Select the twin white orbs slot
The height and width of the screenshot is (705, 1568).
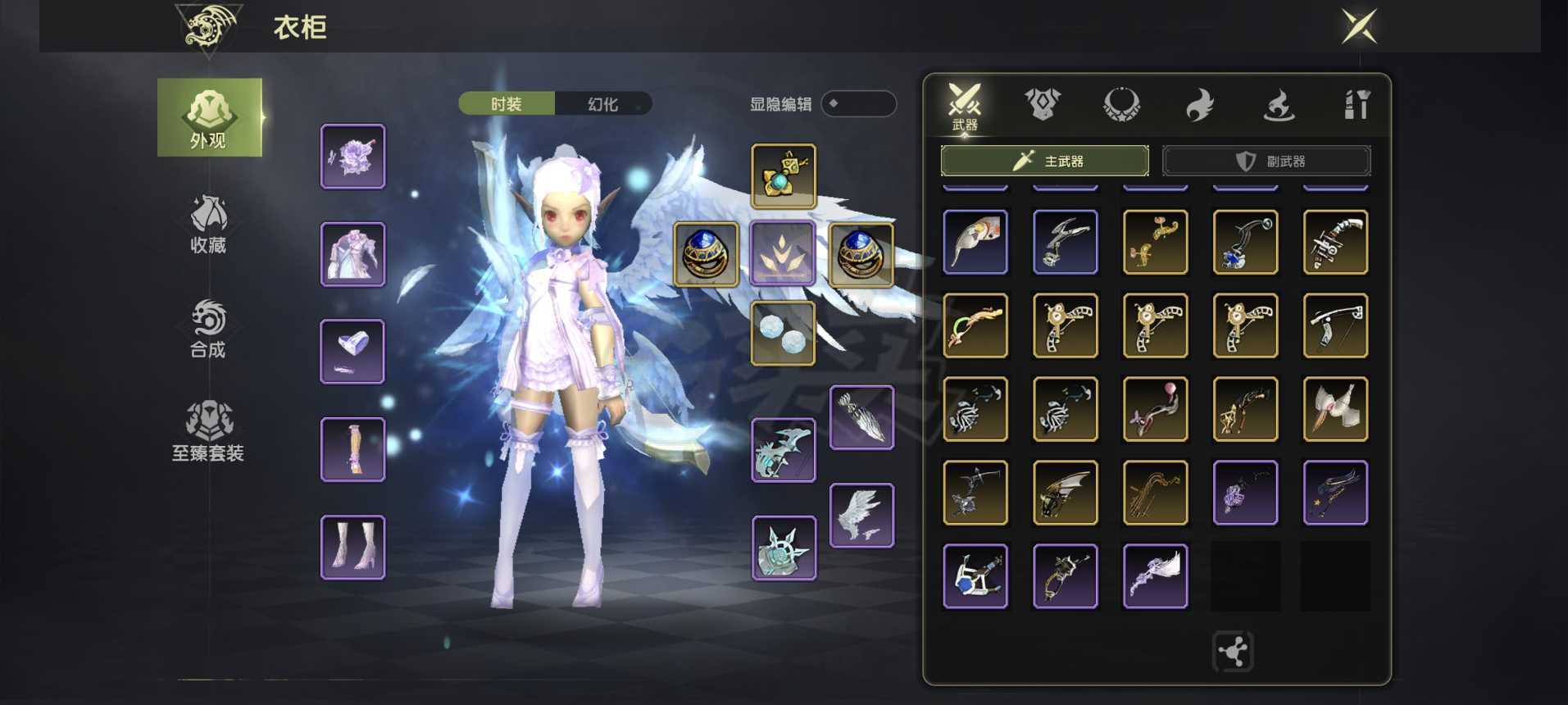coord(784,333)
